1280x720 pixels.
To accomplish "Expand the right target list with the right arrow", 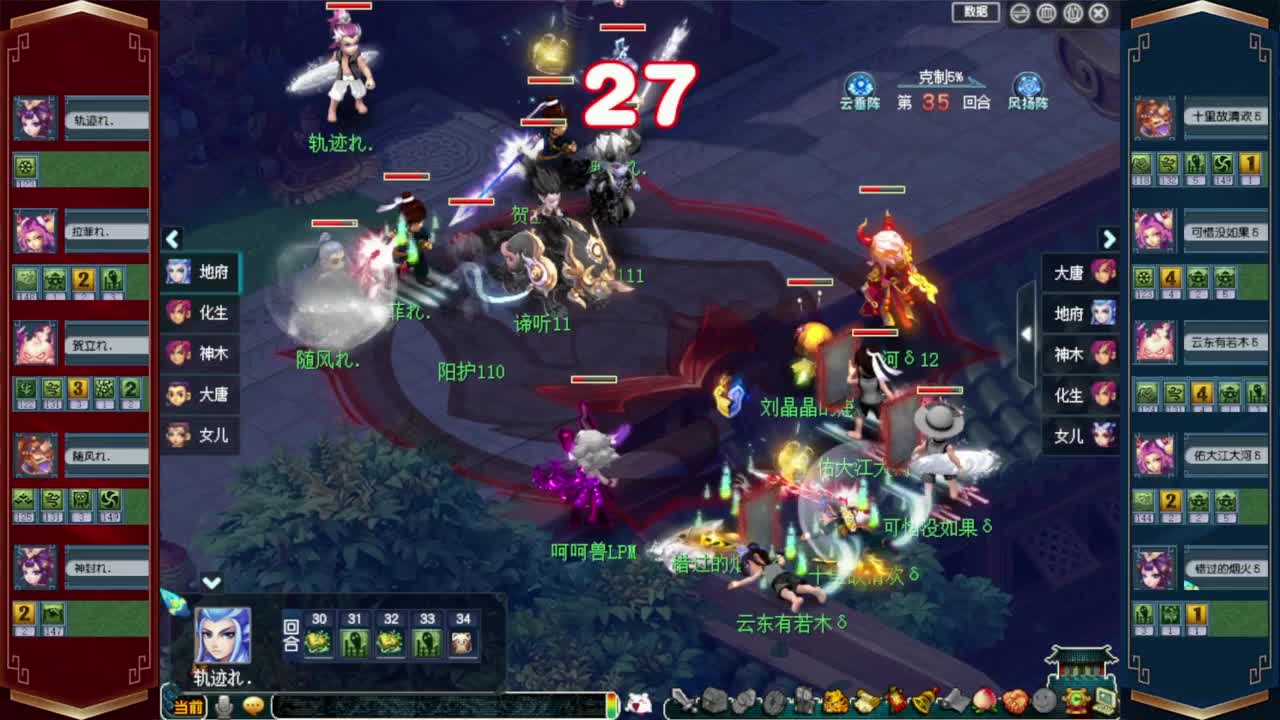I will click(1109, 240).
